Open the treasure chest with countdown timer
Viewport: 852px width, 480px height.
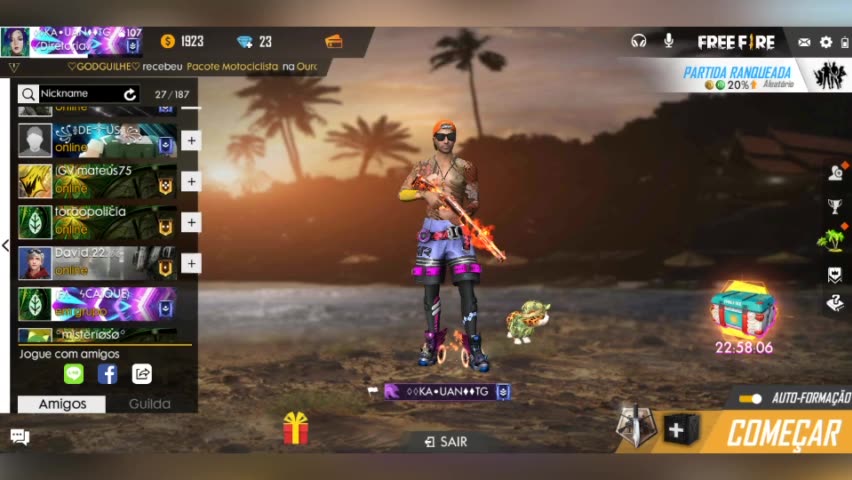coord(743,312)
